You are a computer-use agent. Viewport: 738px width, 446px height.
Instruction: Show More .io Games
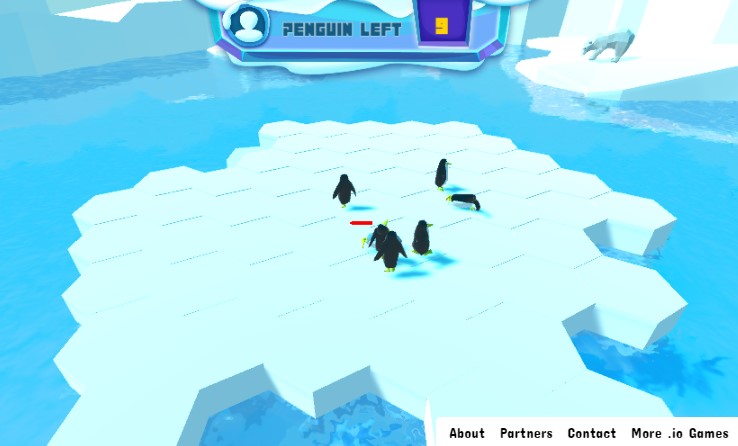[x=680, y=433]
